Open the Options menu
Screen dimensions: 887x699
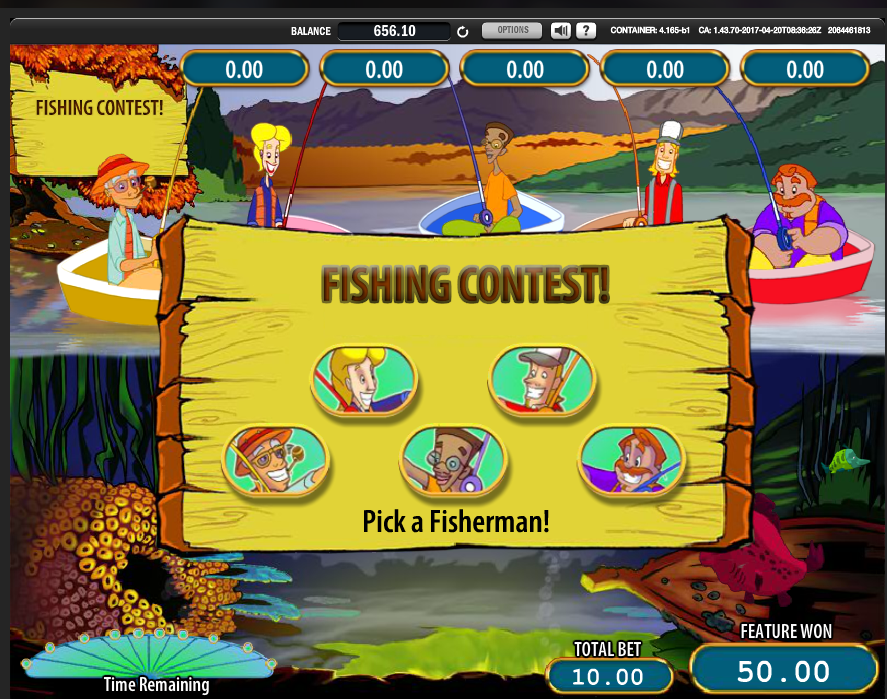[512, 31]
